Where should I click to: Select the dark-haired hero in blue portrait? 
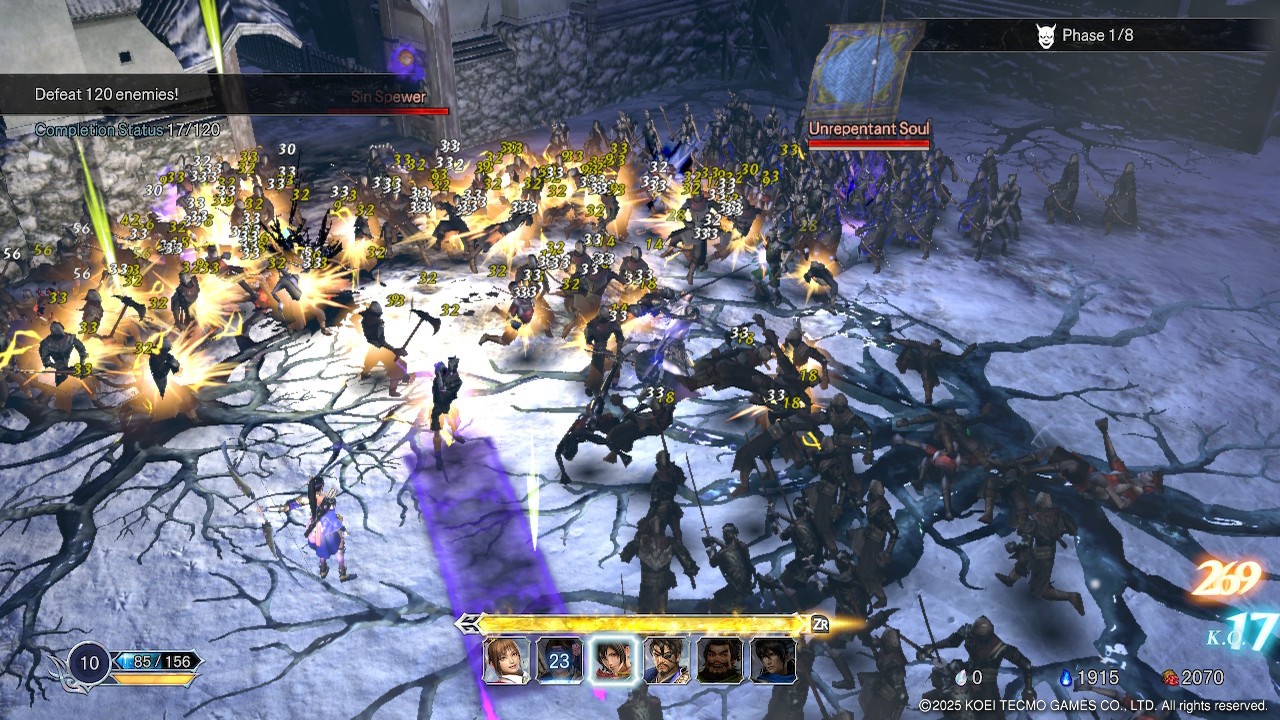[772, 660]
